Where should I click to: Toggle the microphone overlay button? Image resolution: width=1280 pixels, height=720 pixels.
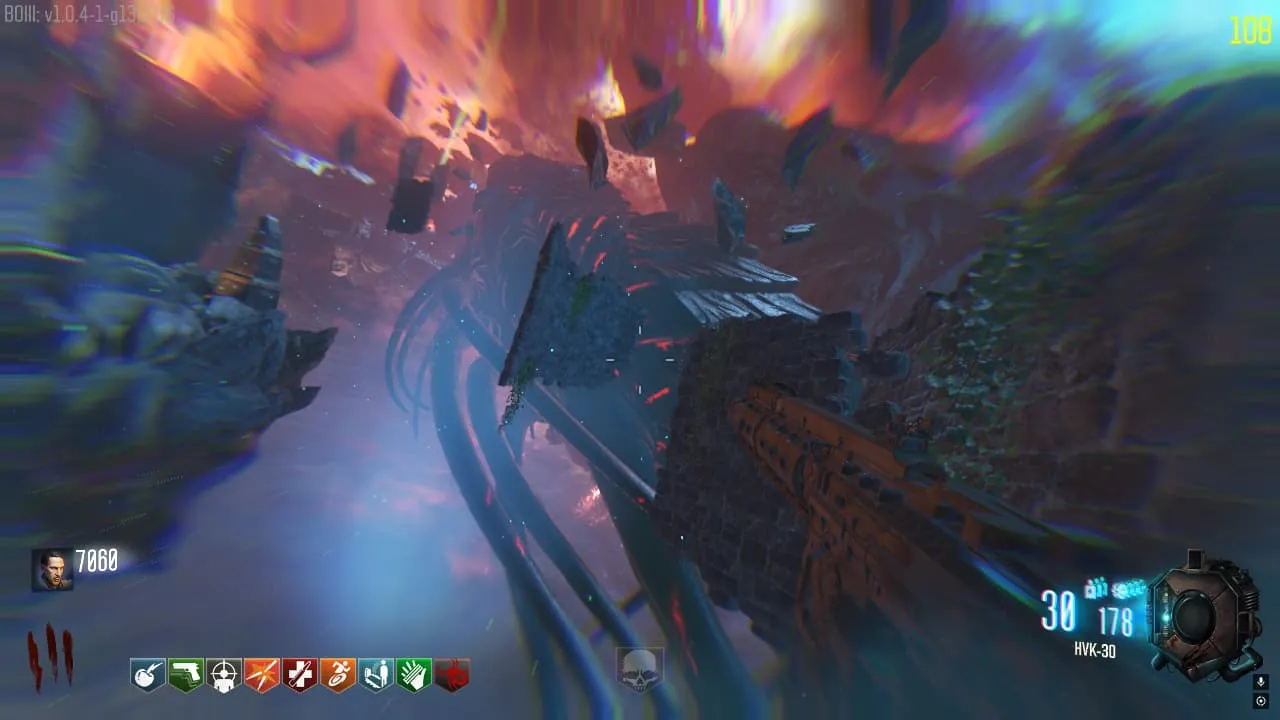coord(1260,682)
